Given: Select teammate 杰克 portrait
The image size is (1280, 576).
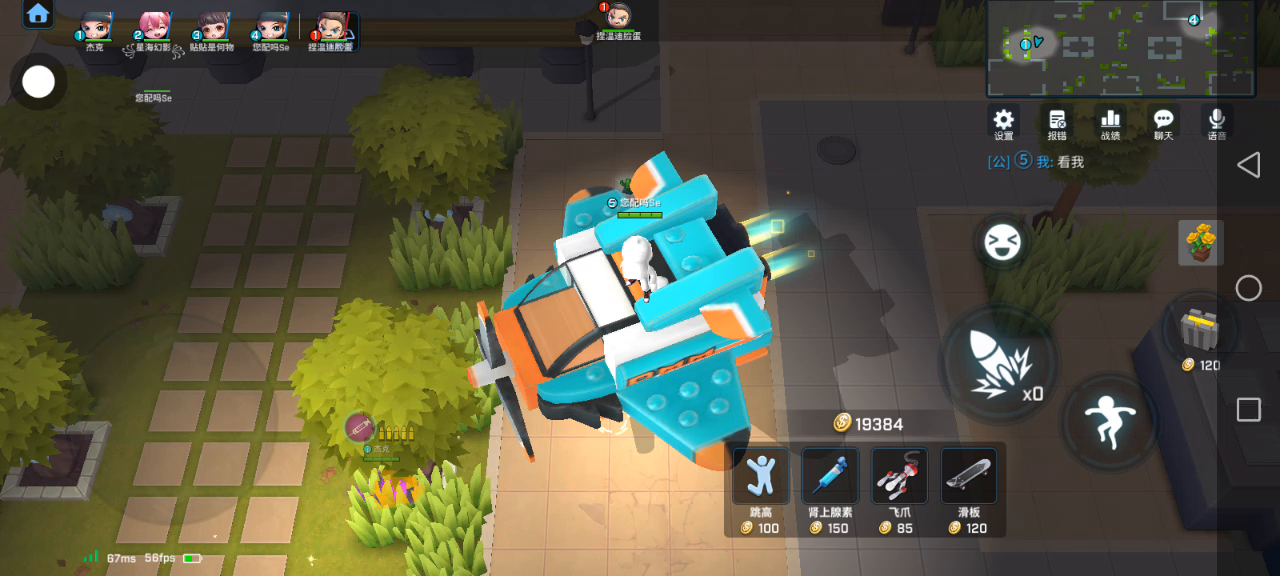Looking at the screenshot, I should [95, 26].
